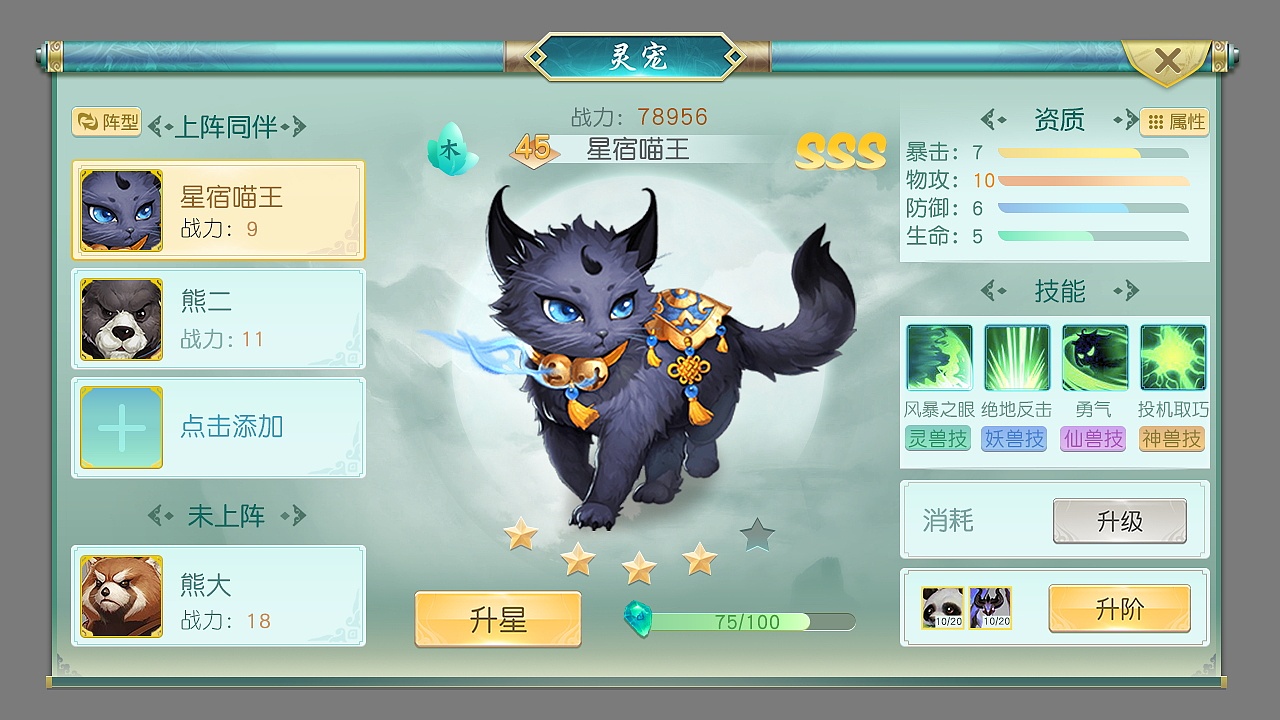Screen dimensions: 1280x720
Task: Click the dark pet upgrade material icon
Action: click(x=989, y=608)
